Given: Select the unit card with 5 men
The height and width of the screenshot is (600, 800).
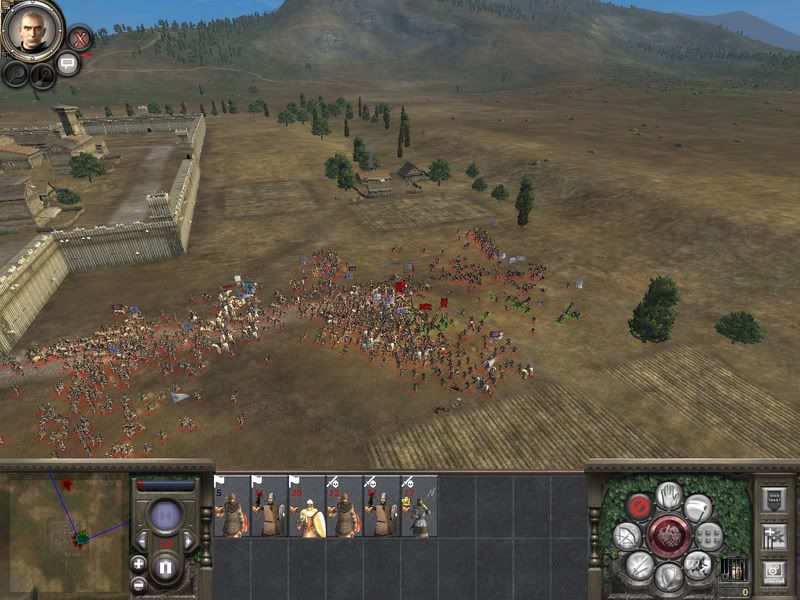Looking at the screenshot, I should [x=232, y=507].
